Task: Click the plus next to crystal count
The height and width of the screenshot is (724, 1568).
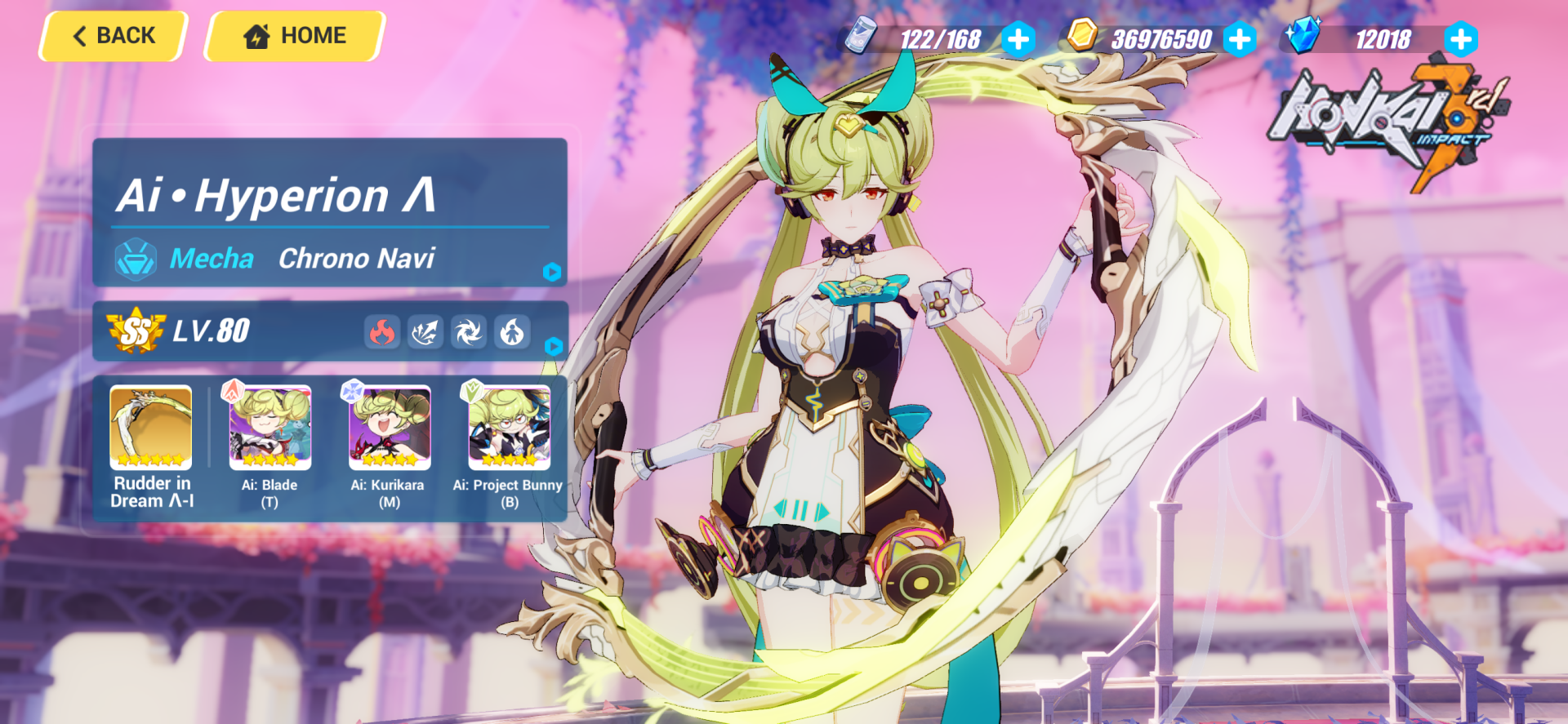Action: pos(1459,38)
